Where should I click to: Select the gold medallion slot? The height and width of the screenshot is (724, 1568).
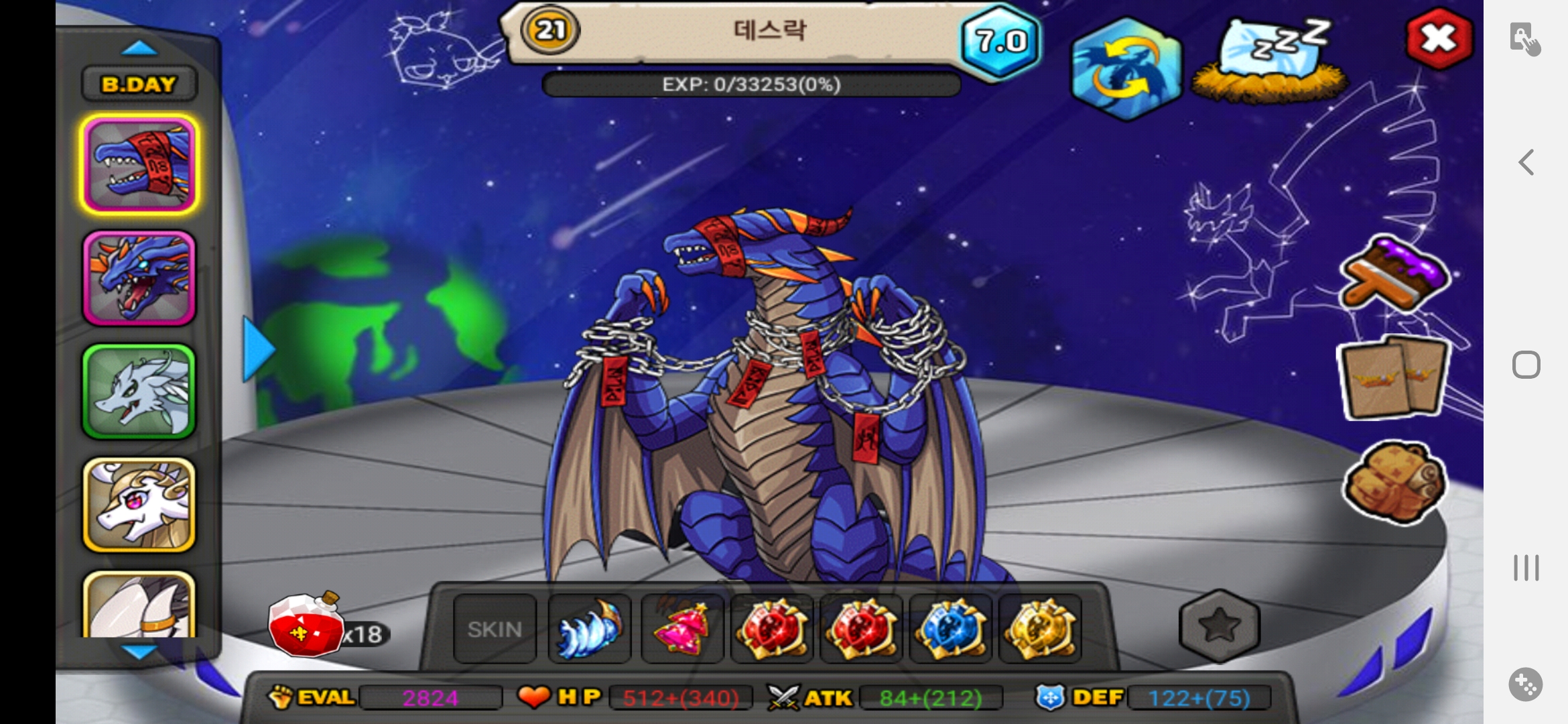coord(1040,629)
